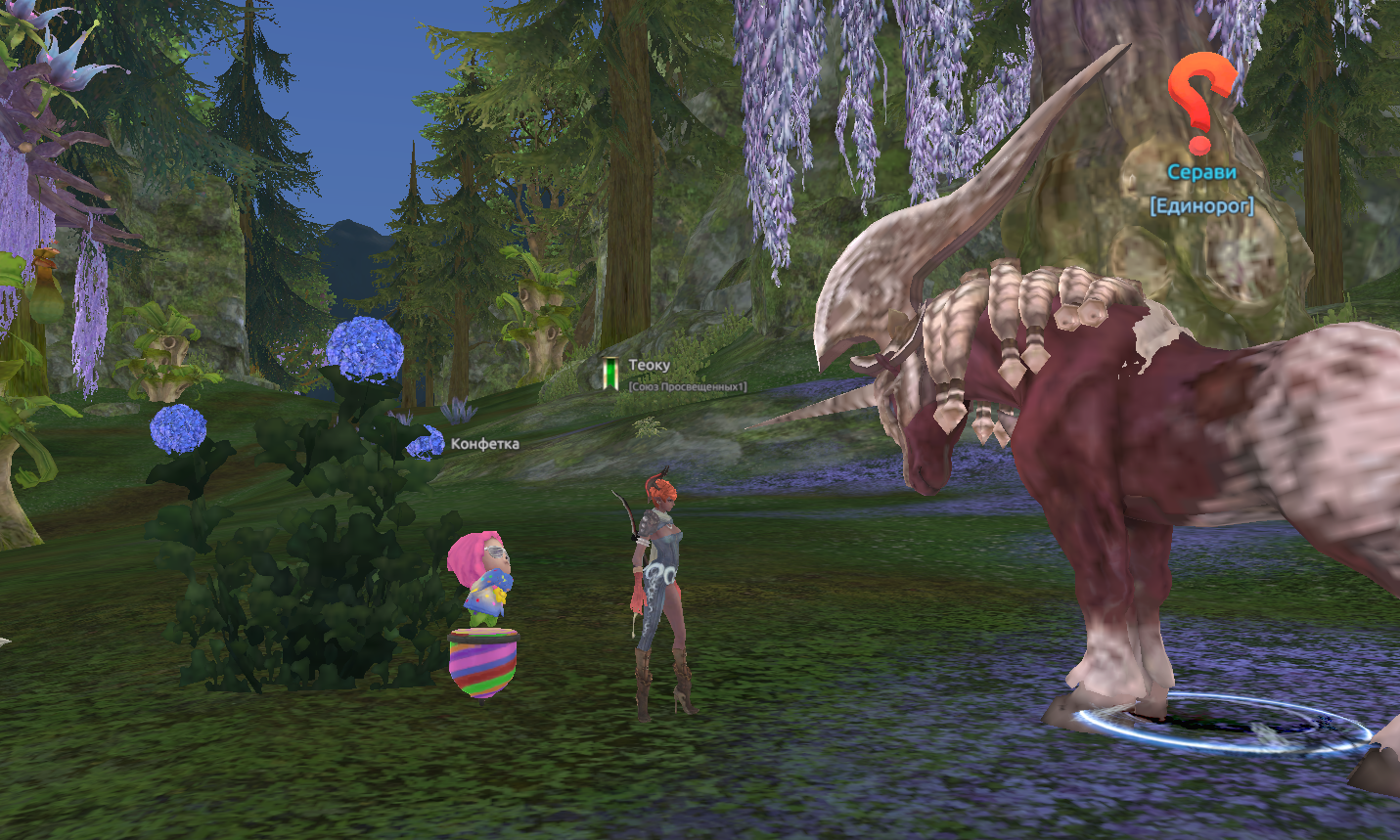Target the player nameplate Теоку
Image resolution: width=1400 pixels, height=840 pixels.
pos(650,366)
